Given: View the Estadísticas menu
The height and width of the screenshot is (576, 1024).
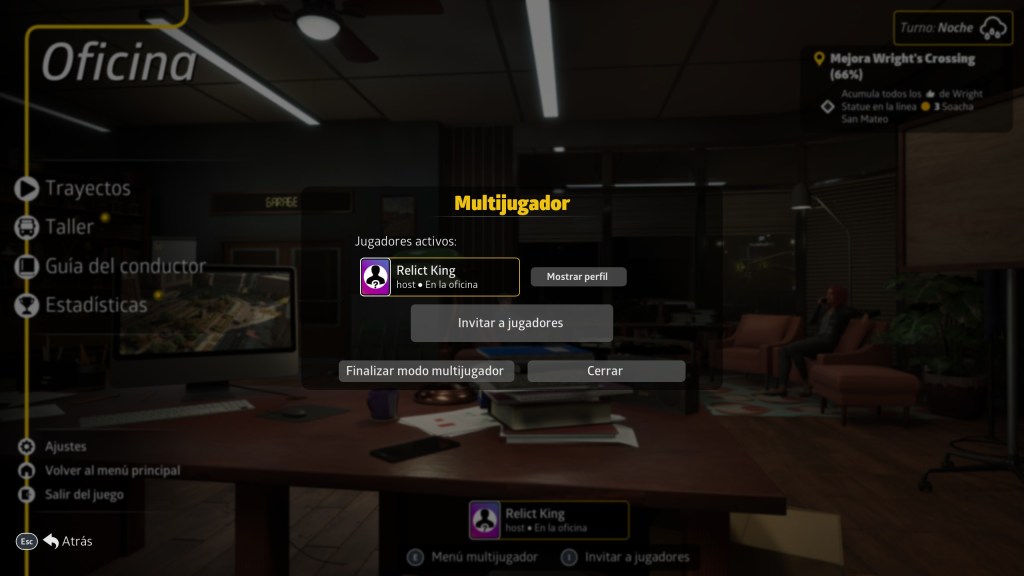Looking at the screenshot, I should 95,305.
